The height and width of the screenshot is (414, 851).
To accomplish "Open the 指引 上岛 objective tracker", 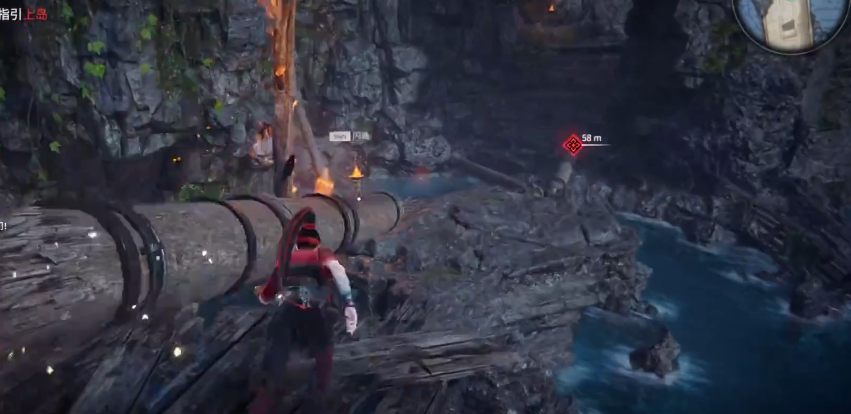I will click(24, 14).
